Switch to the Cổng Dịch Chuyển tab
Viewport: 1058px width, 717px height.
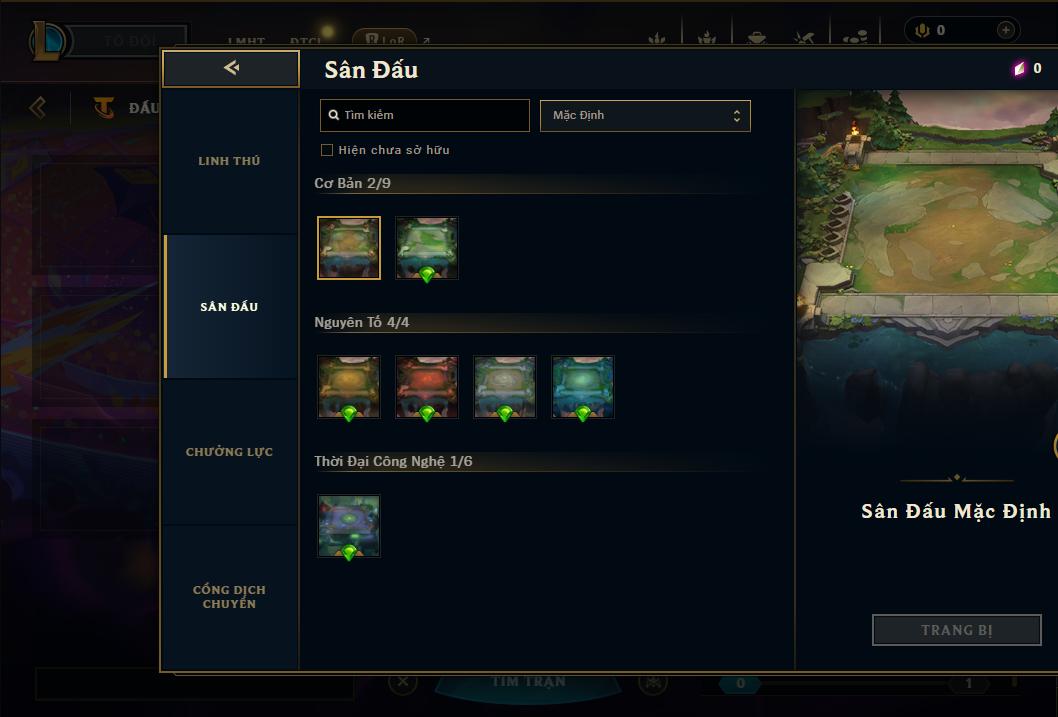point(229,597)
